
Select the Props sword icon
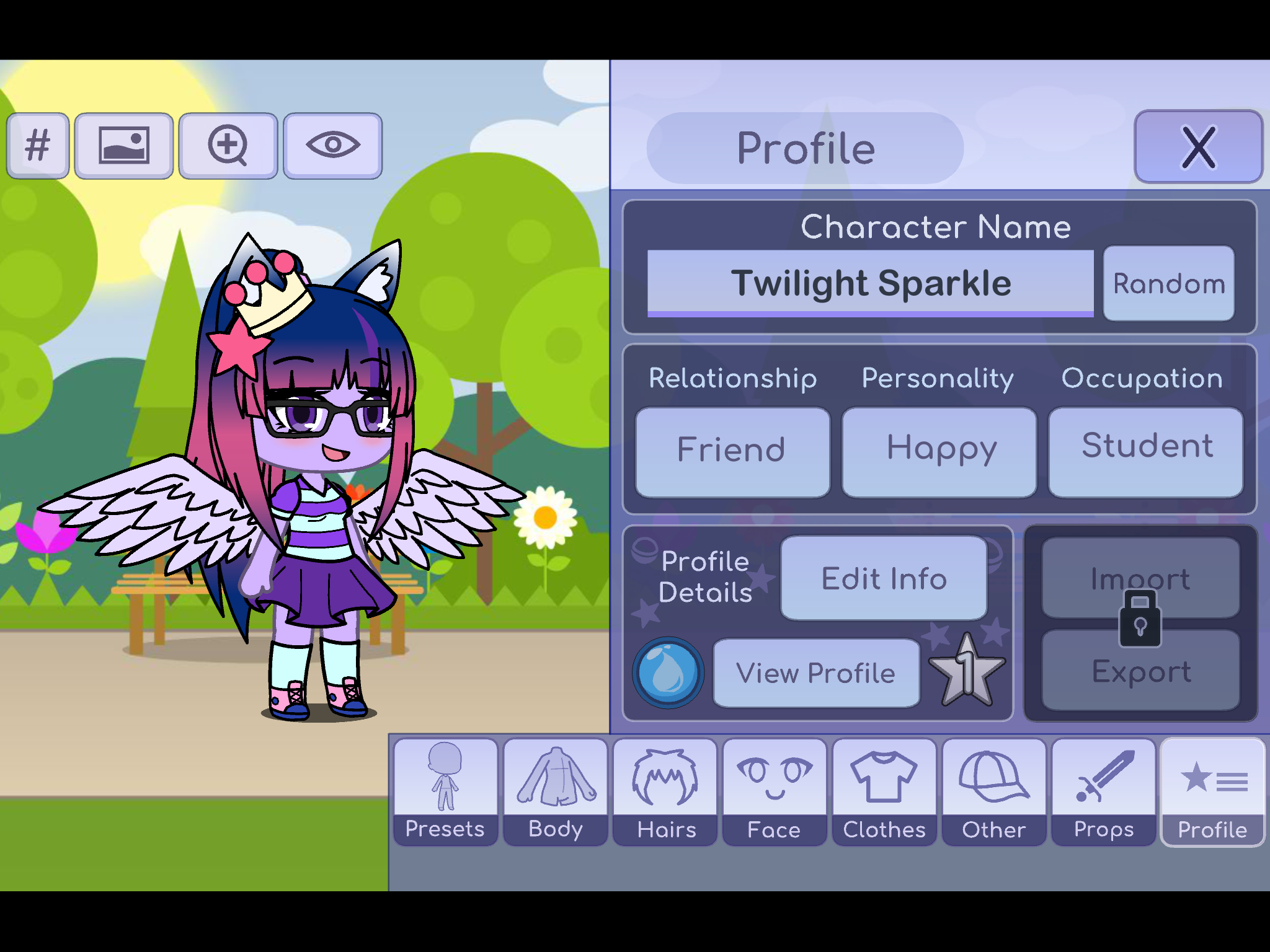click(x=1103, y=776)
